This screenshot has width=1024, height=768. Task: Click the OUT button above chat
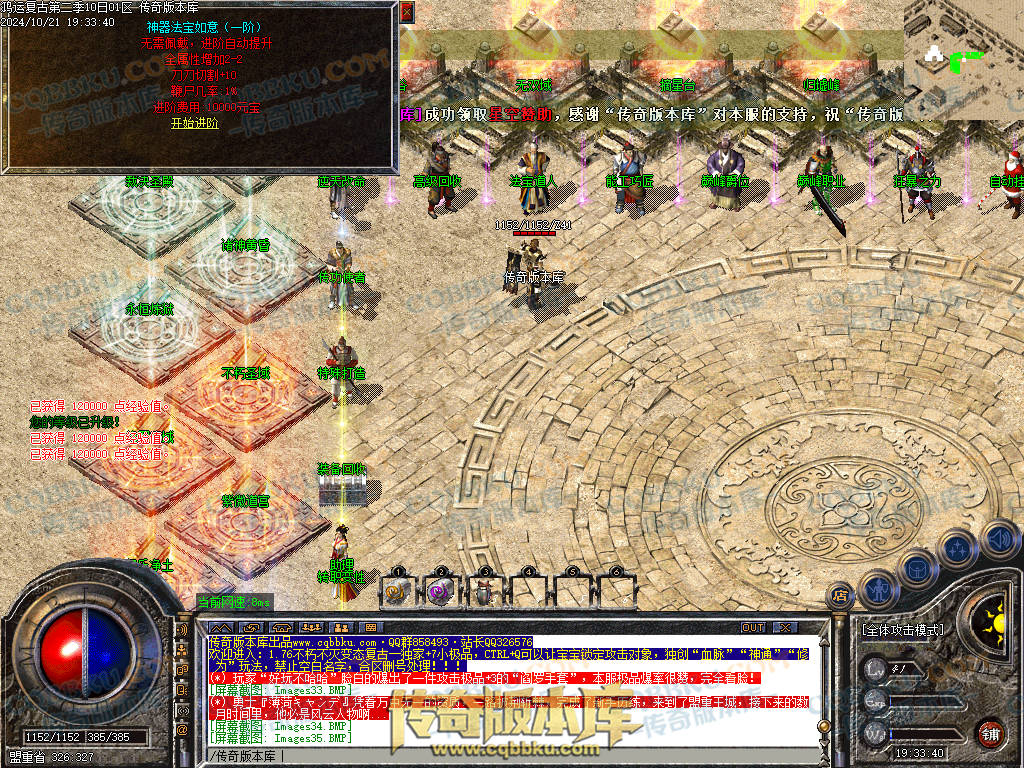[x=753, y=627]
